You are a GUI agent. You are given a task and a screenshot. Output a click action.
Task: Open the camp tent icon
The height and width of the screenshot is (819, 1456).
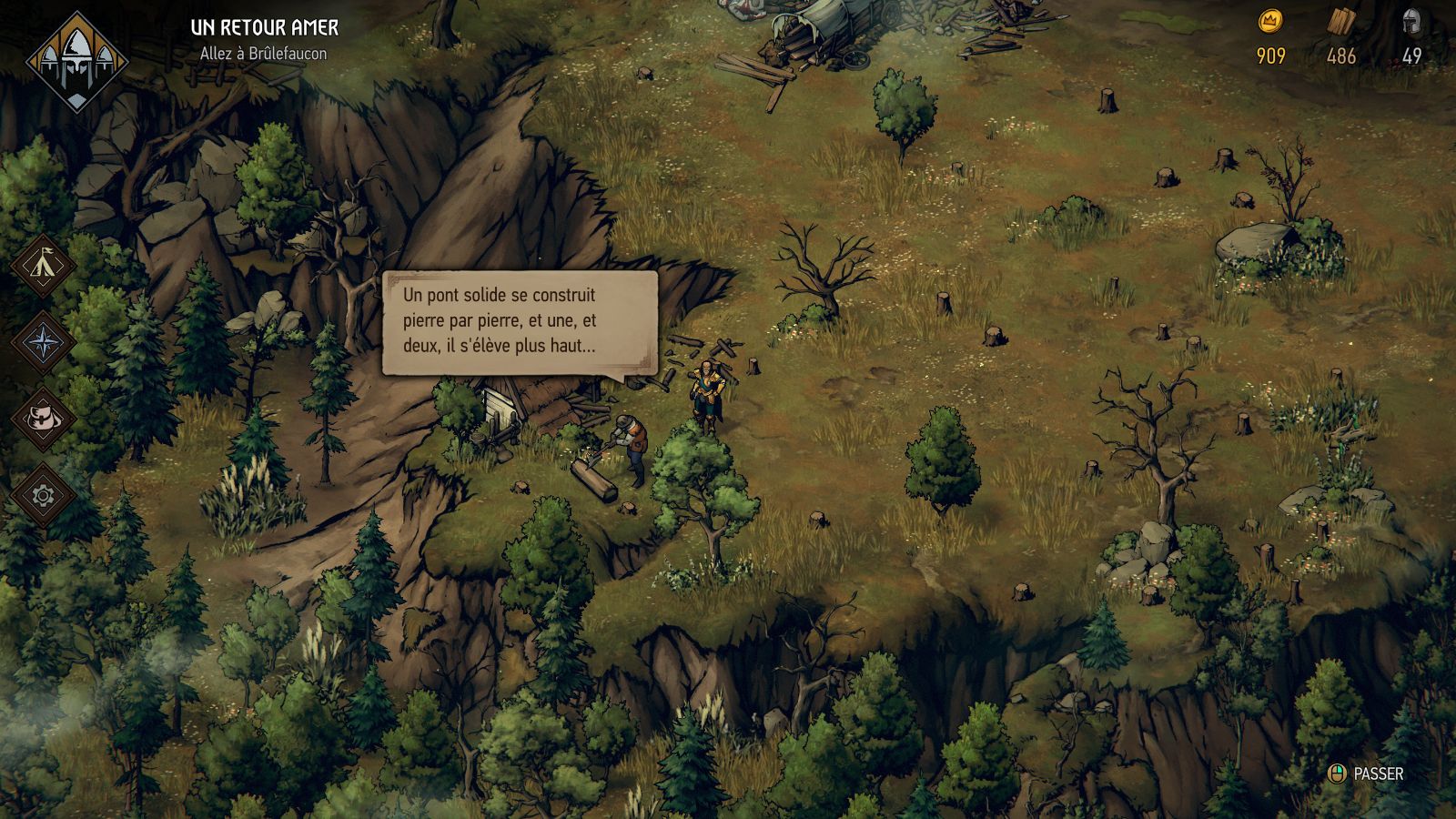tap(43, 267)
